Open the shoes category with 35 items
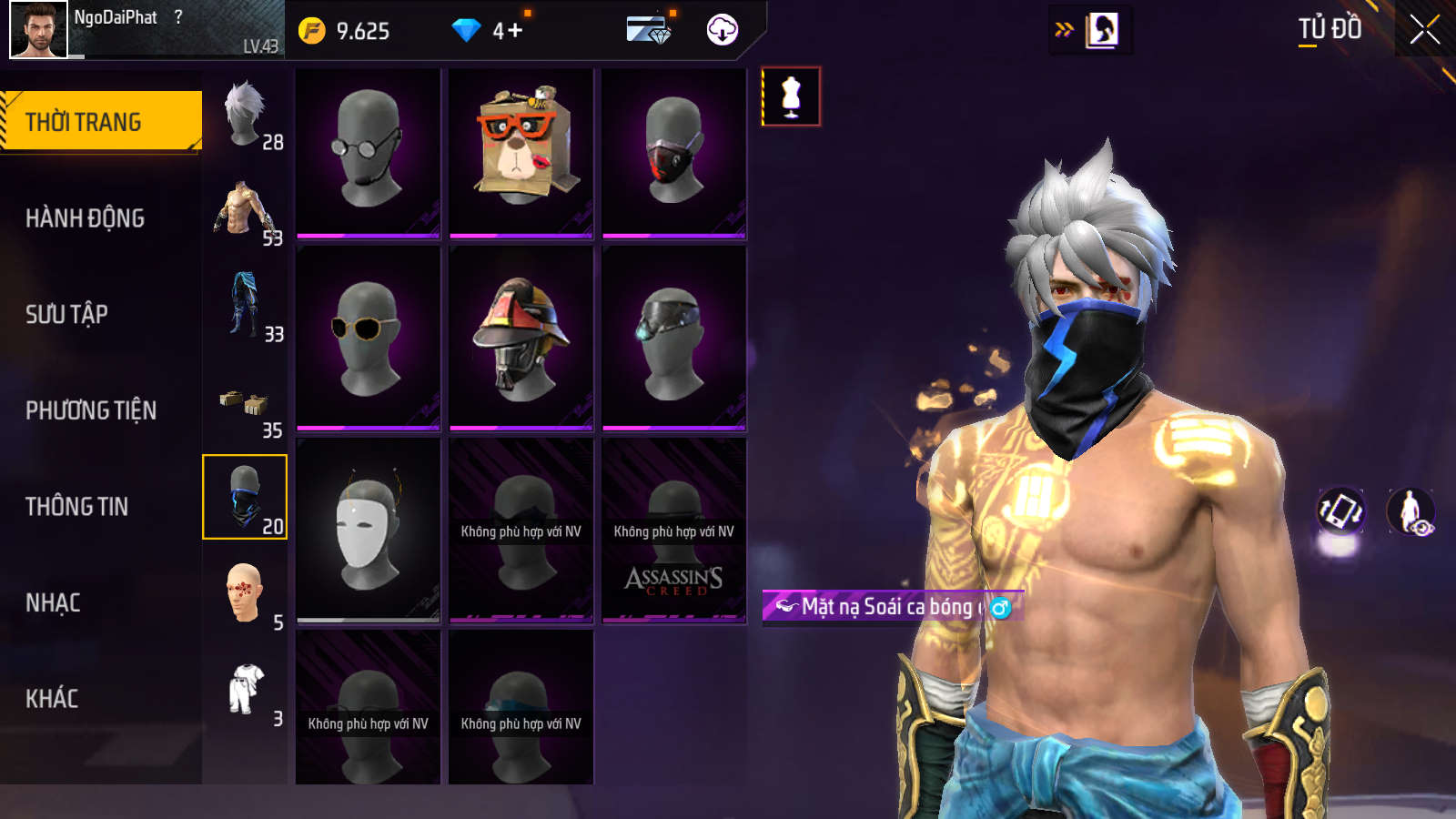Screen dimensions: 1456x819 245,403
